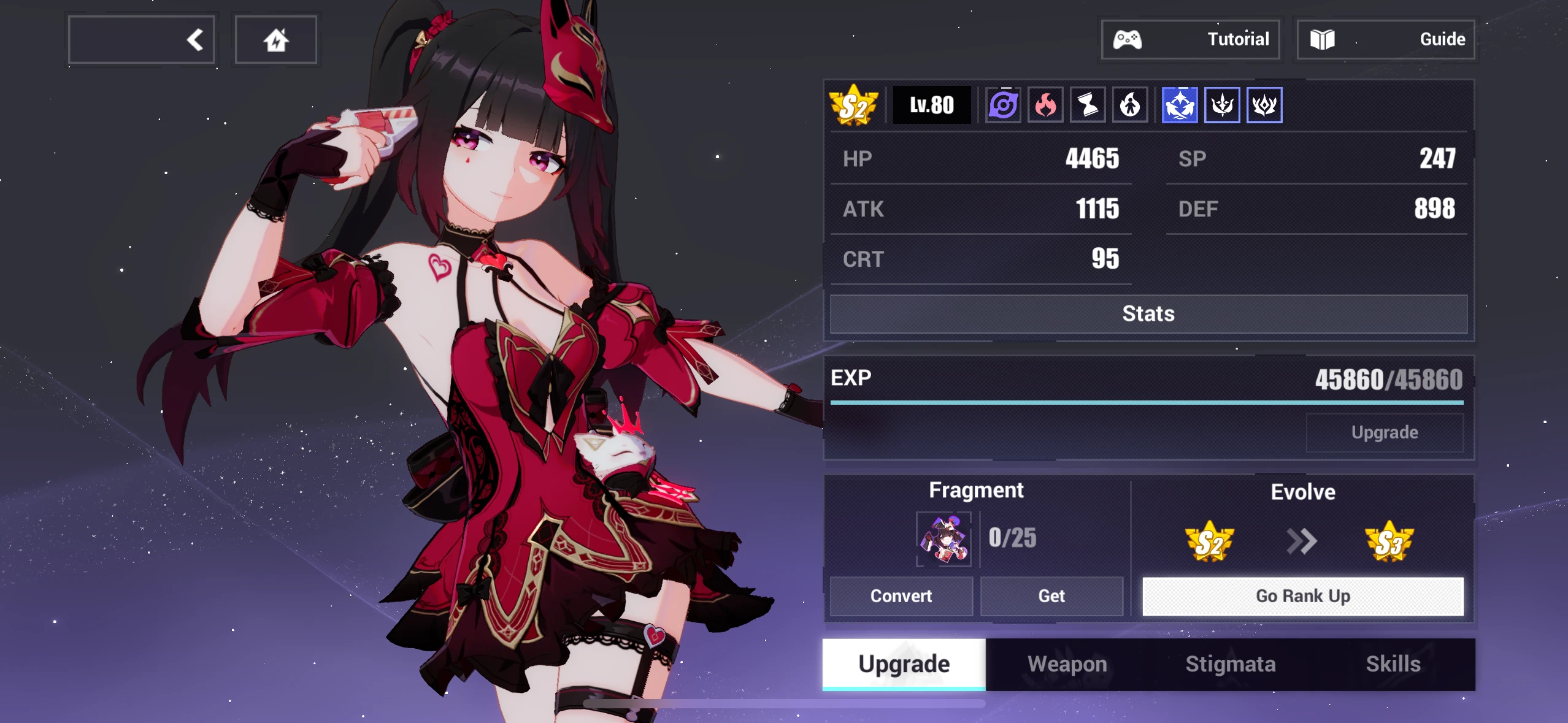Click the fire element icon

[x=1045, y=104]
